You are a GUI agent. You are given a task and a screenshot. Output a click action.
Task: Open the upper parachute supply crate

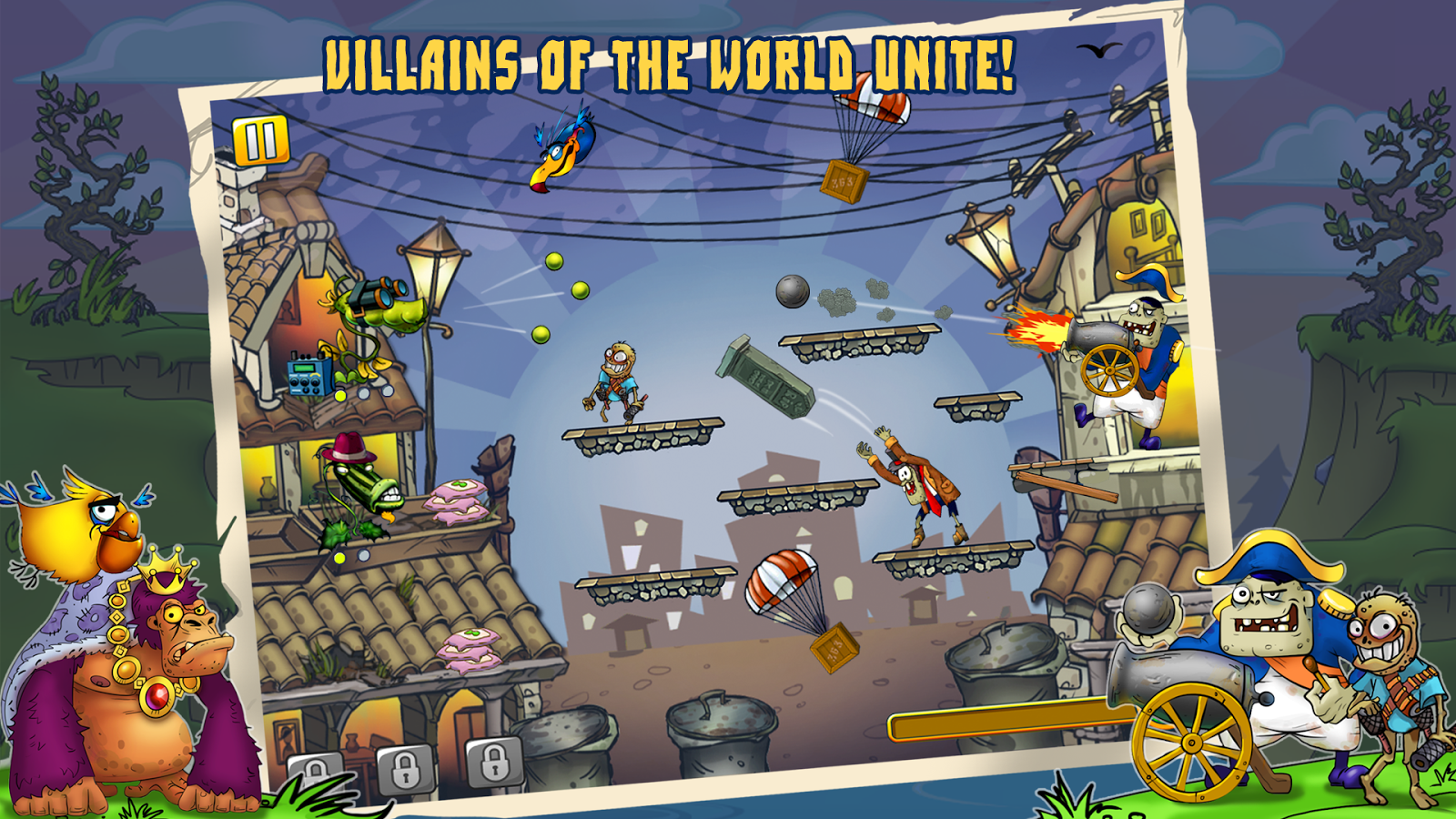click(842, 182)
